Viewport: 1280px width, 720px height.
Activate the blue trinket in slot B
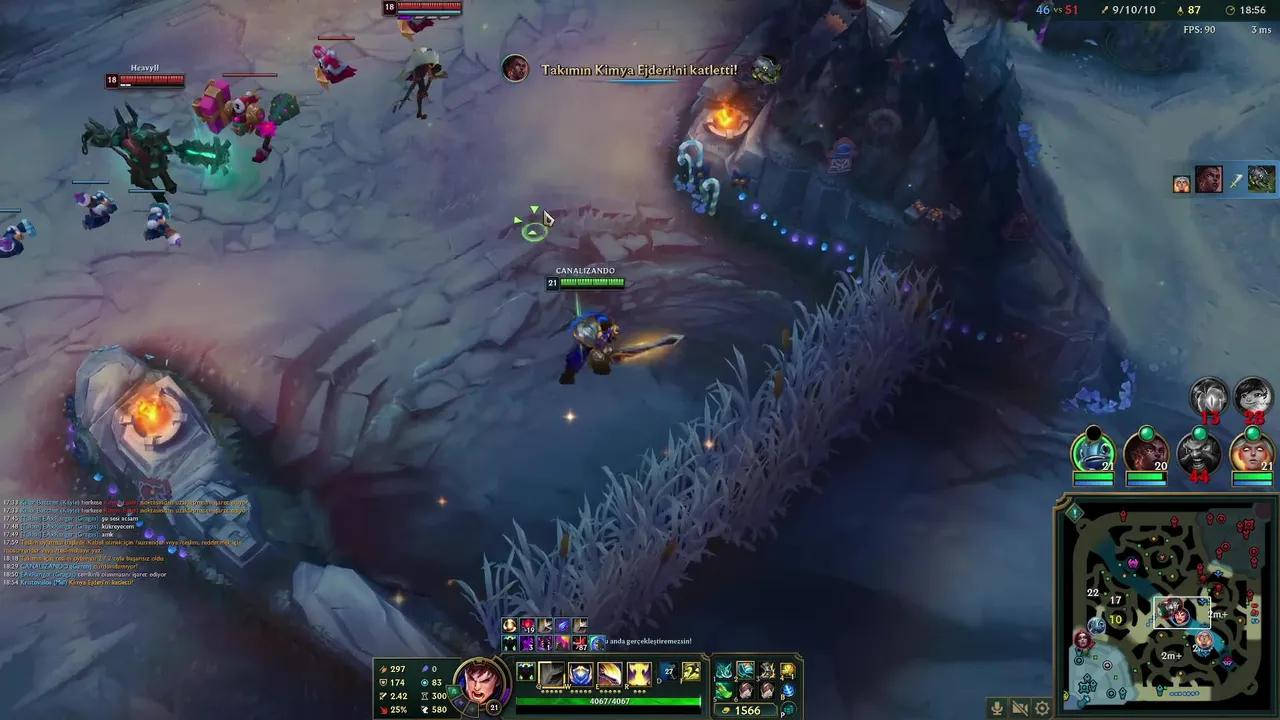790,690
